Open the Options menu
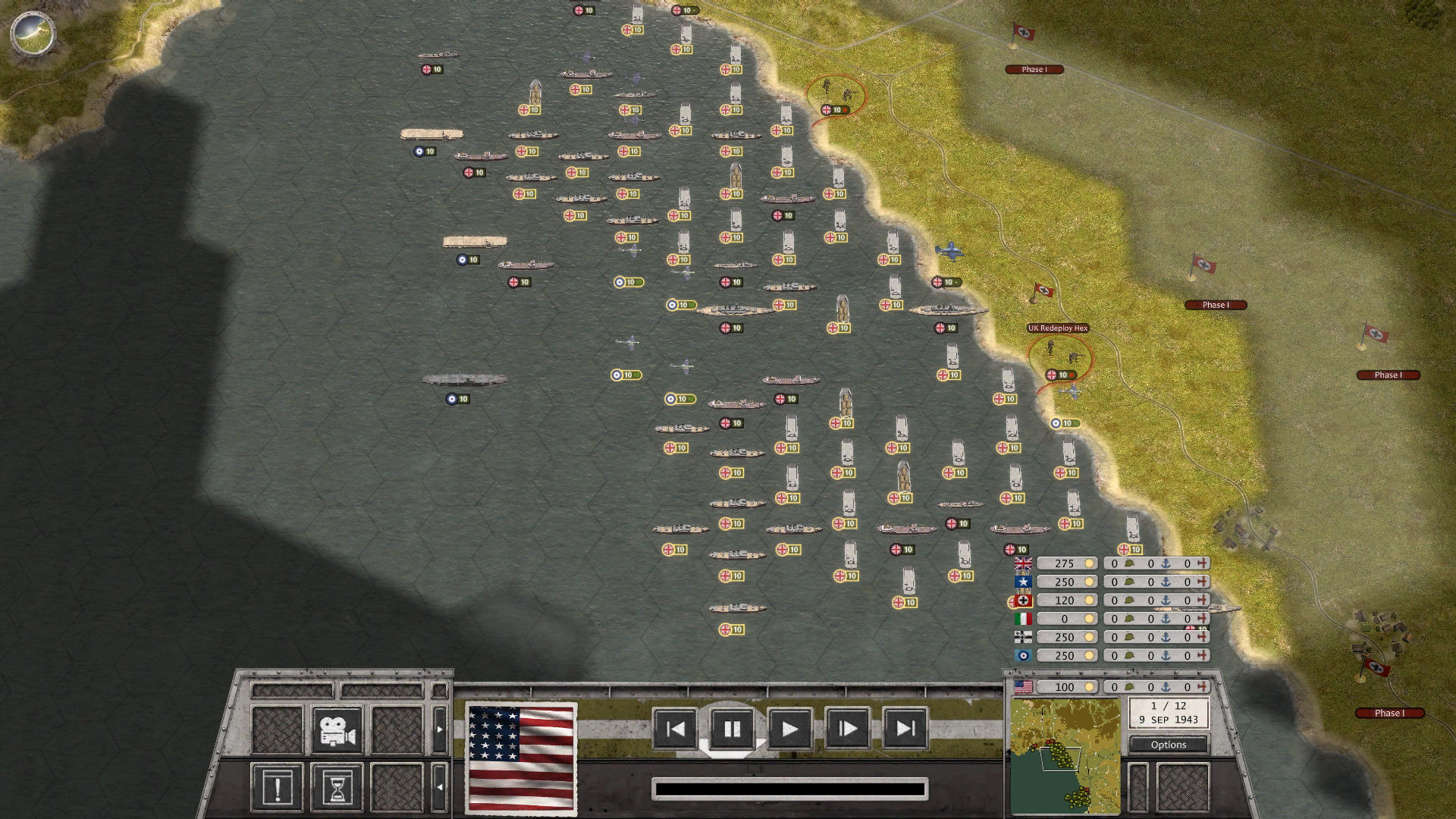 1168,745
